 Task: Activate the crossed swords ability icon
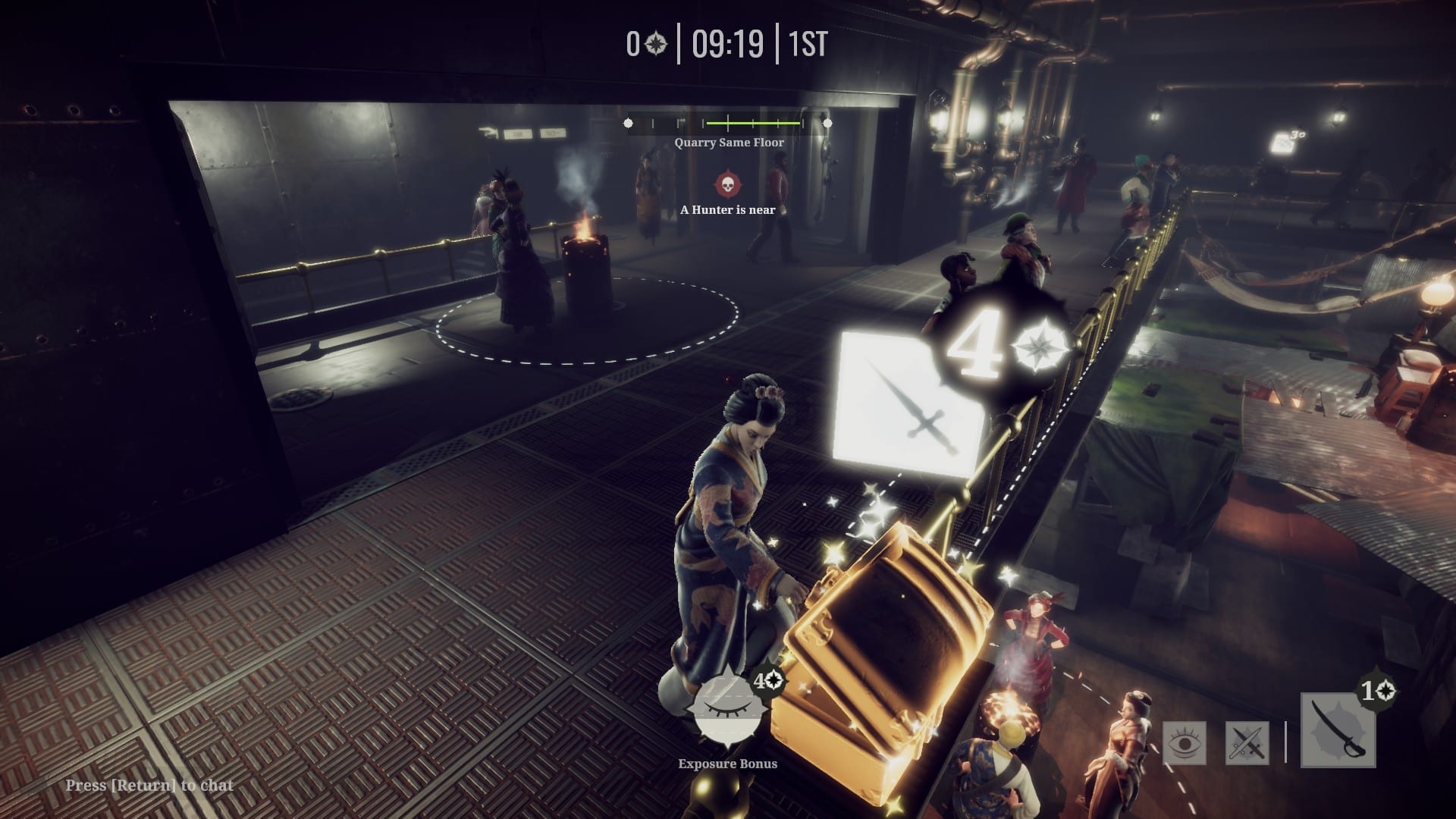click(1247, 742)
